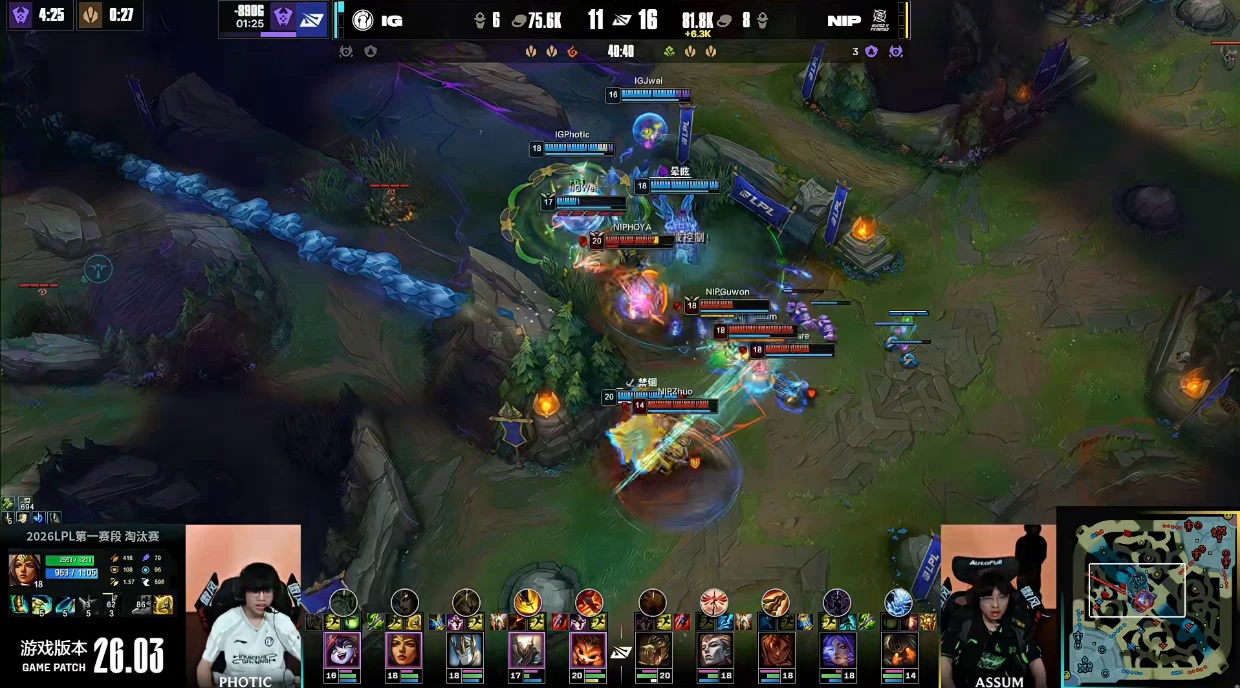Select the level 17 champion portrait
This screenshot has width=1240, height=688.
click(526, 650)
